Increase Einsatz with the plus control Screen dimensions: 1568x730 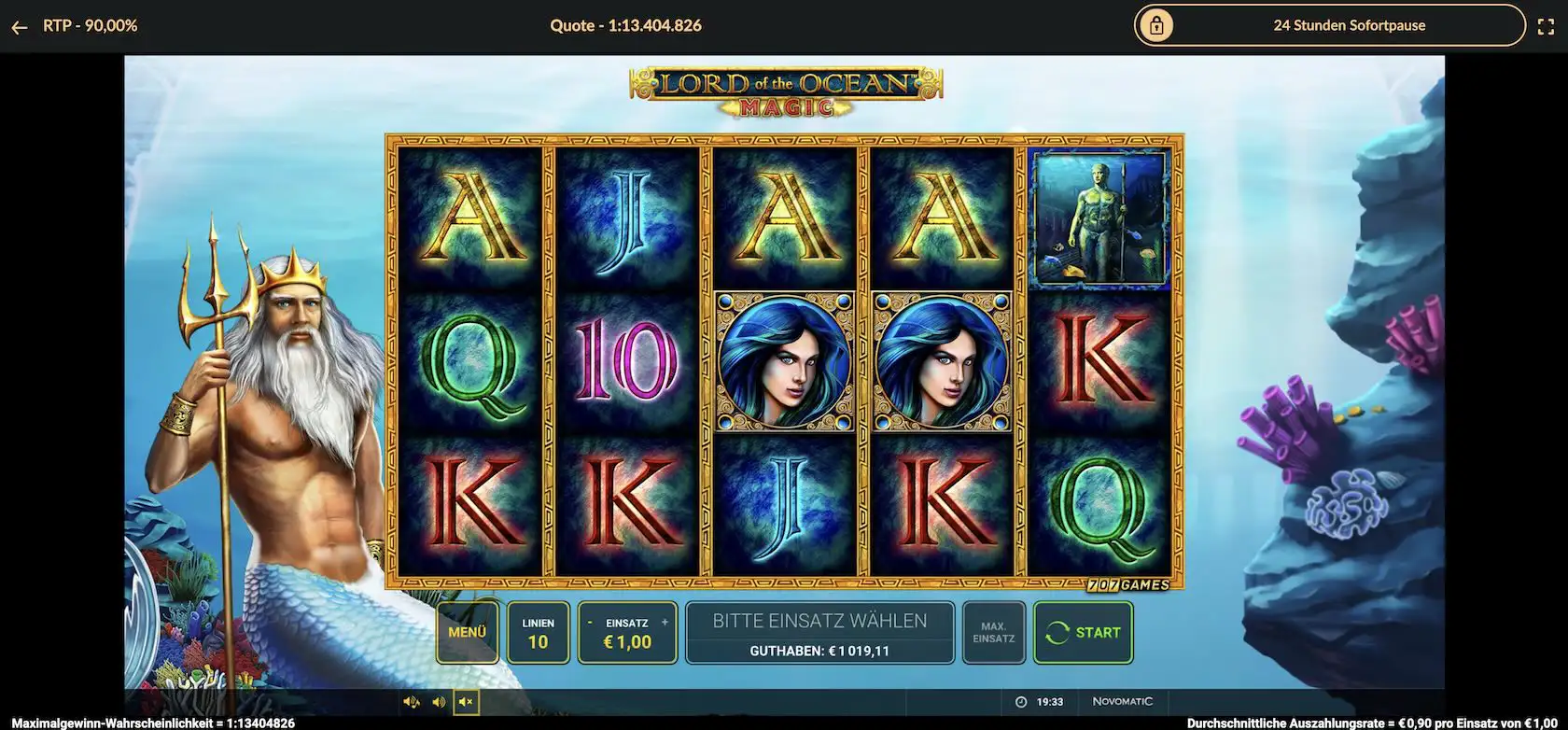click(665, 621)
